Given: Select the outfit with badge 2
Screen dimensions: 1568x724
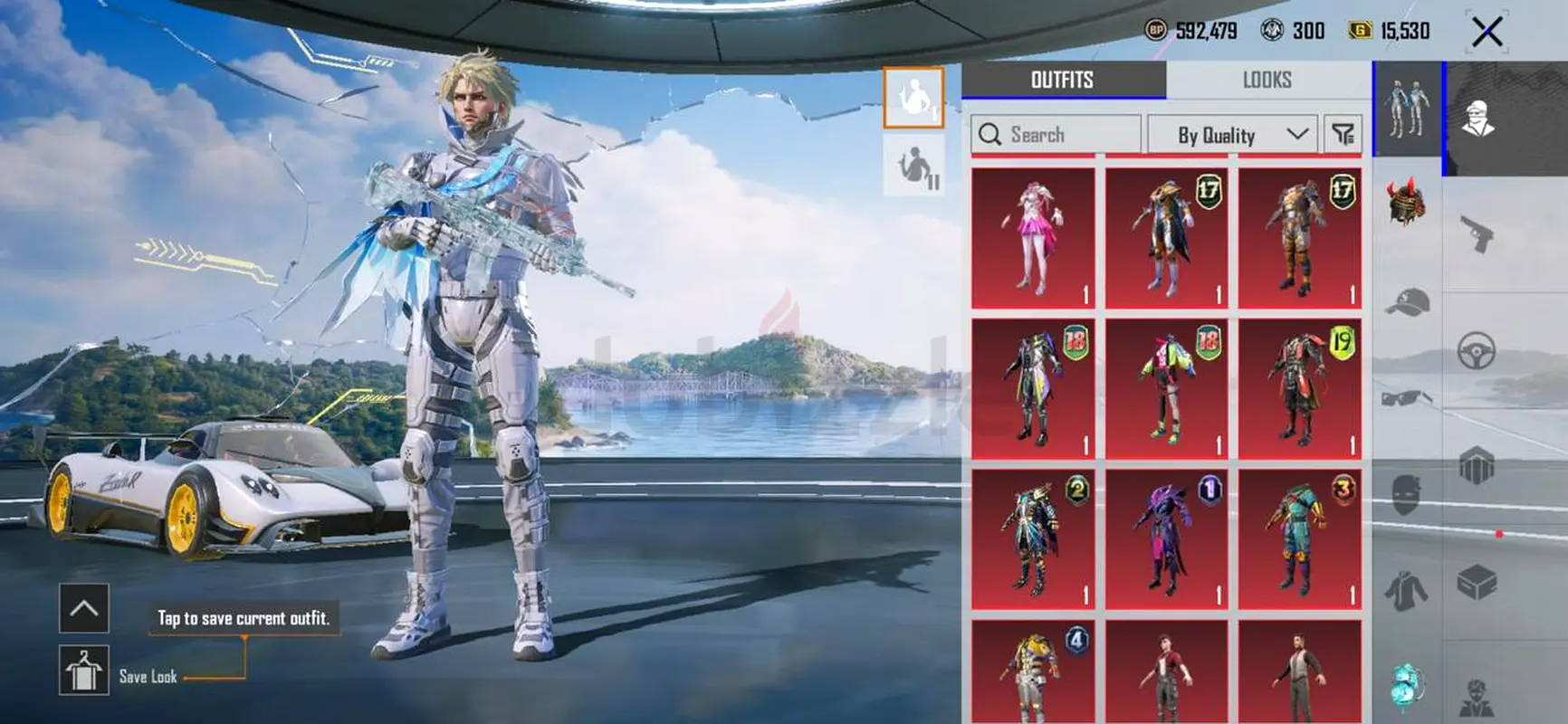Looking at the screenshot, I should (1033, 538).
